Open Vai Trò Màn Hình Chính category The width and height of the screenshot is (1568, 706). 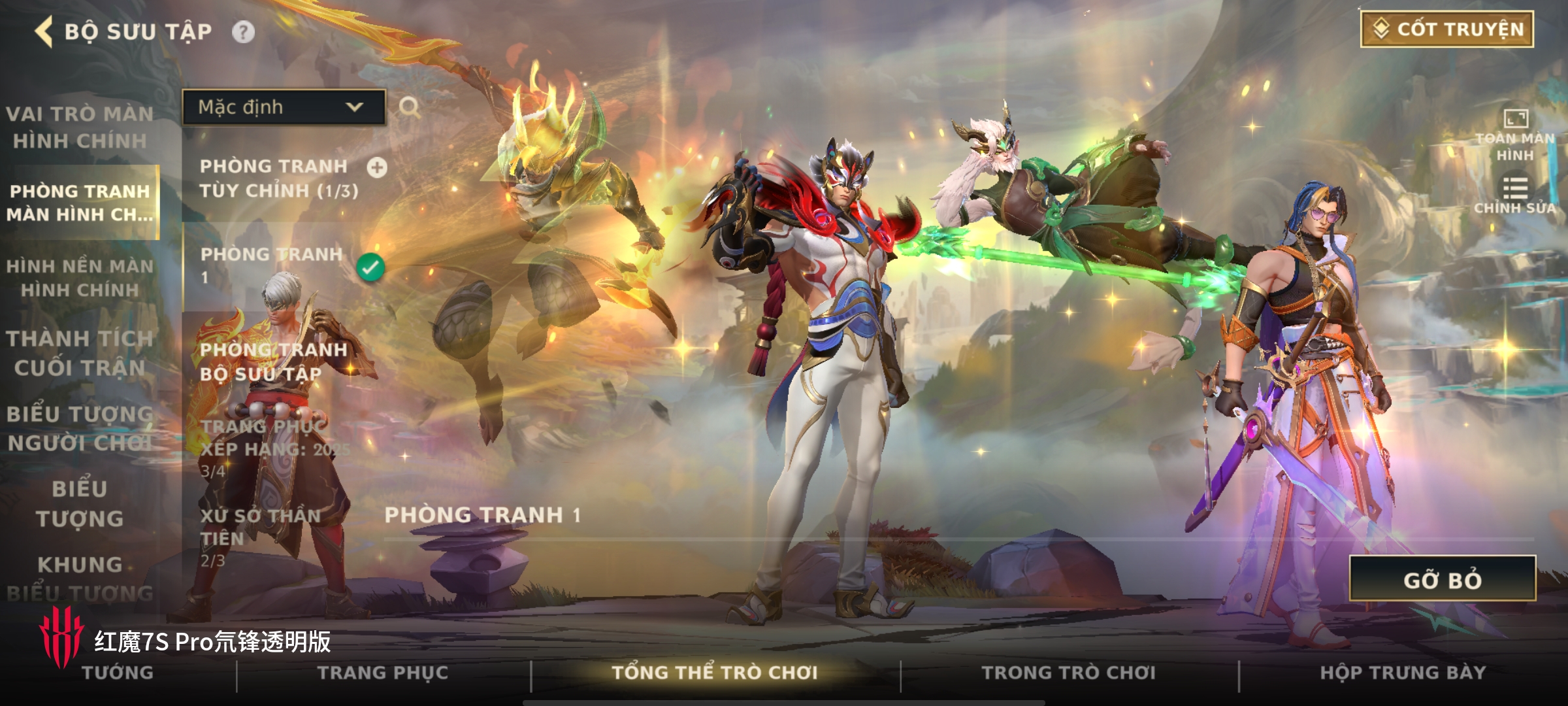pyautogui.click(x=80, y=127)
